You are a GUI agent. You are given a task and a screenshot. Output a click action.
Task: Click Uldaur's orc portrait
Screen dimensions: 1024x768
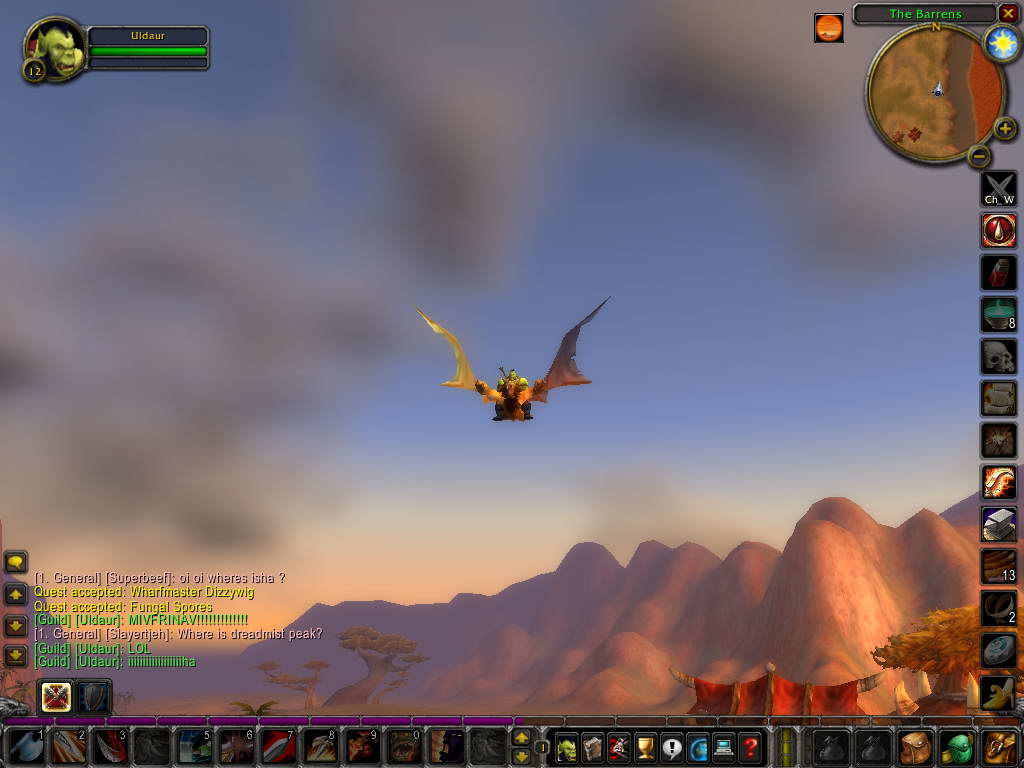(55, 49)
